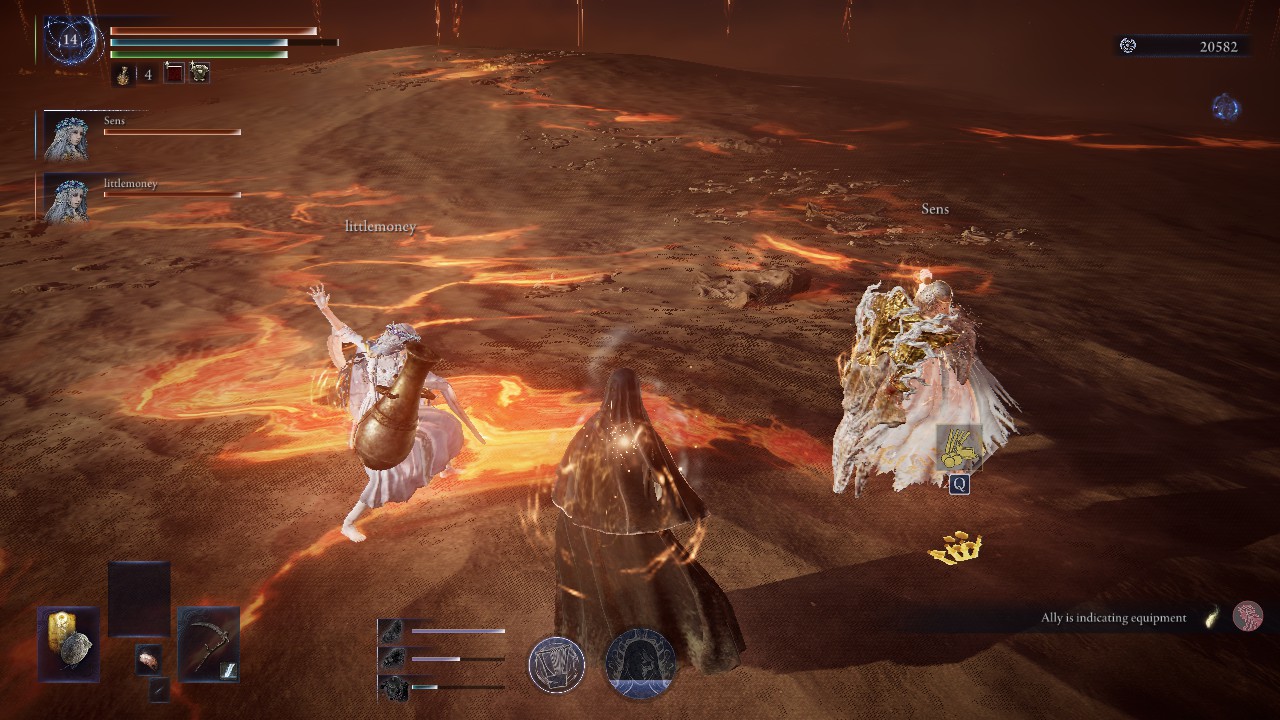Viewport: 1280px width, 720px height.
Task: Activate the round character skill icon
Action: click(557, 665)
